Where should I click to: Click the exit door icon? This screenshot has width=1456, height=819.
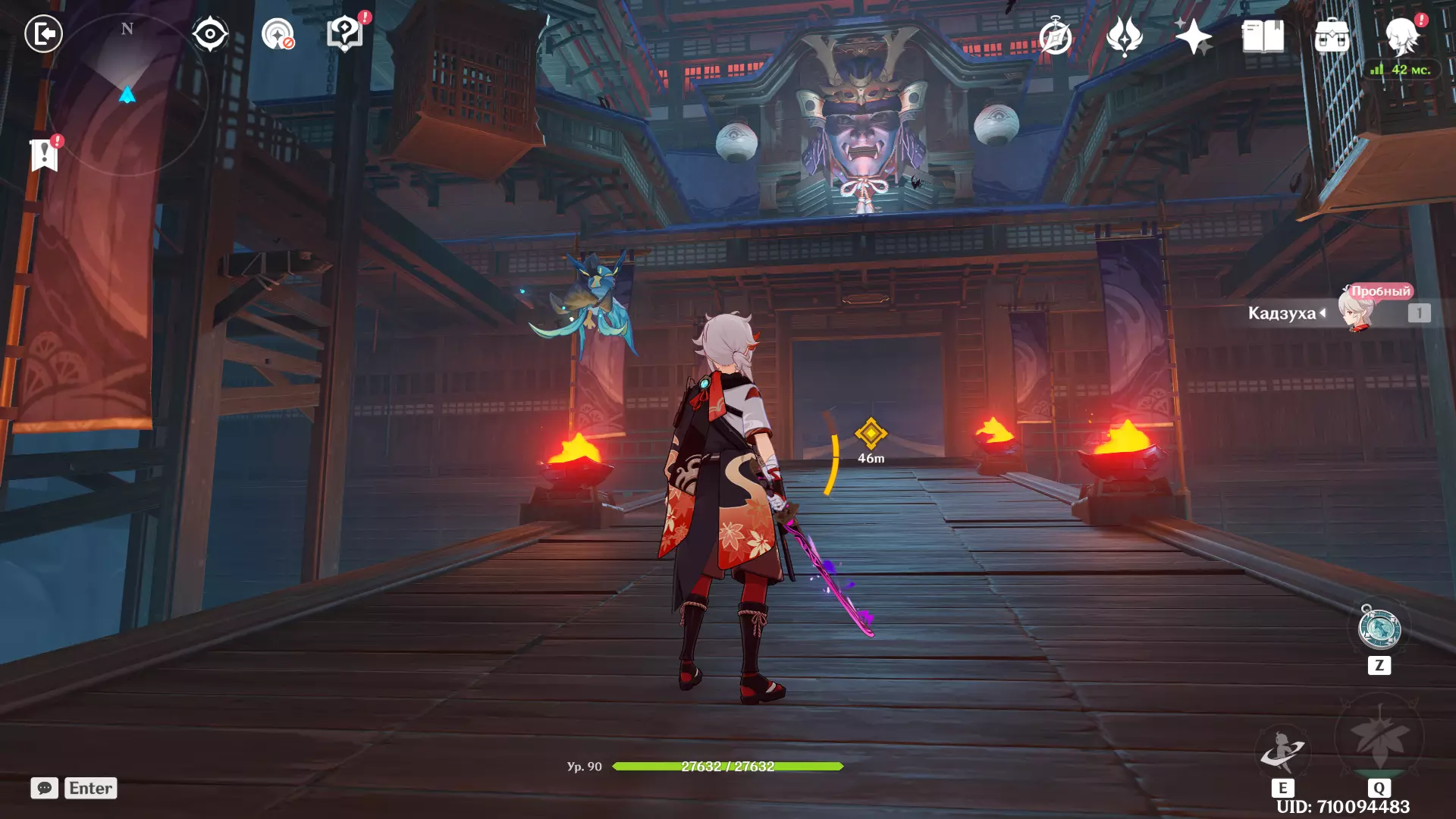coord(43,33)
